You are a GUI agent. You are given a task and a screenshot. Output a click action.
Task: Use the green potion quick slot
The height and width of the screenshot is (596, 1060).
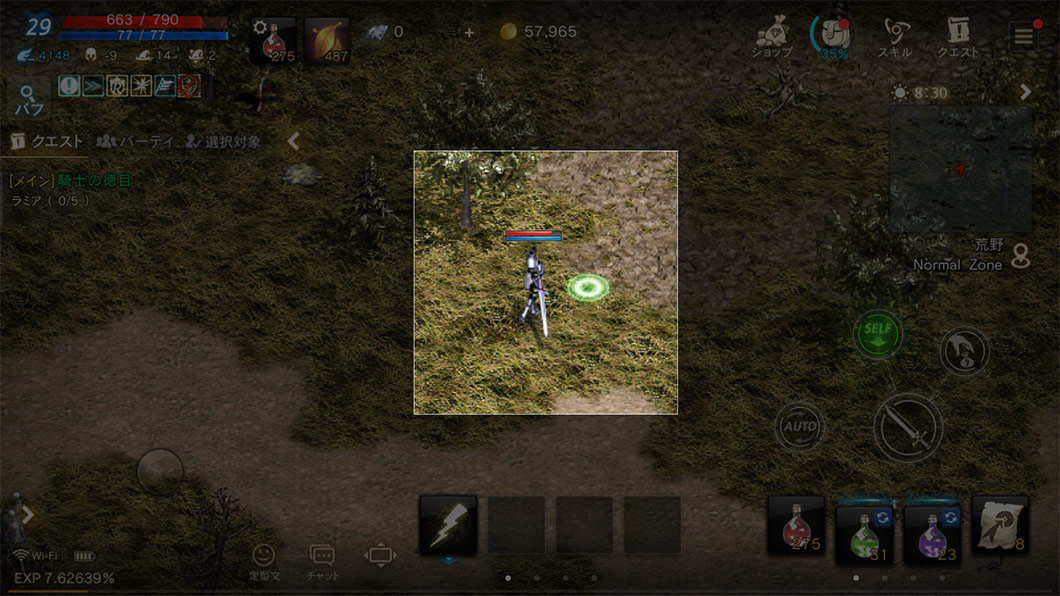tap(864, 529)
